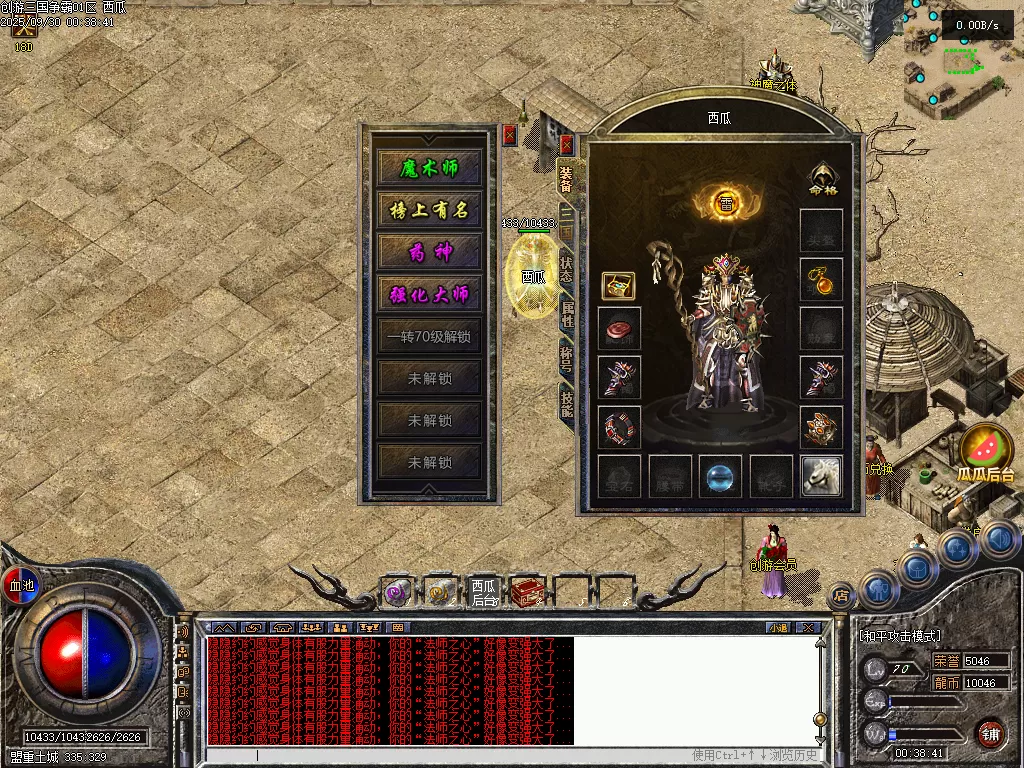This screenshot has height=768, width=1024.
Task: Open the treasure chest icon beside character
Action: click(617, 286)
